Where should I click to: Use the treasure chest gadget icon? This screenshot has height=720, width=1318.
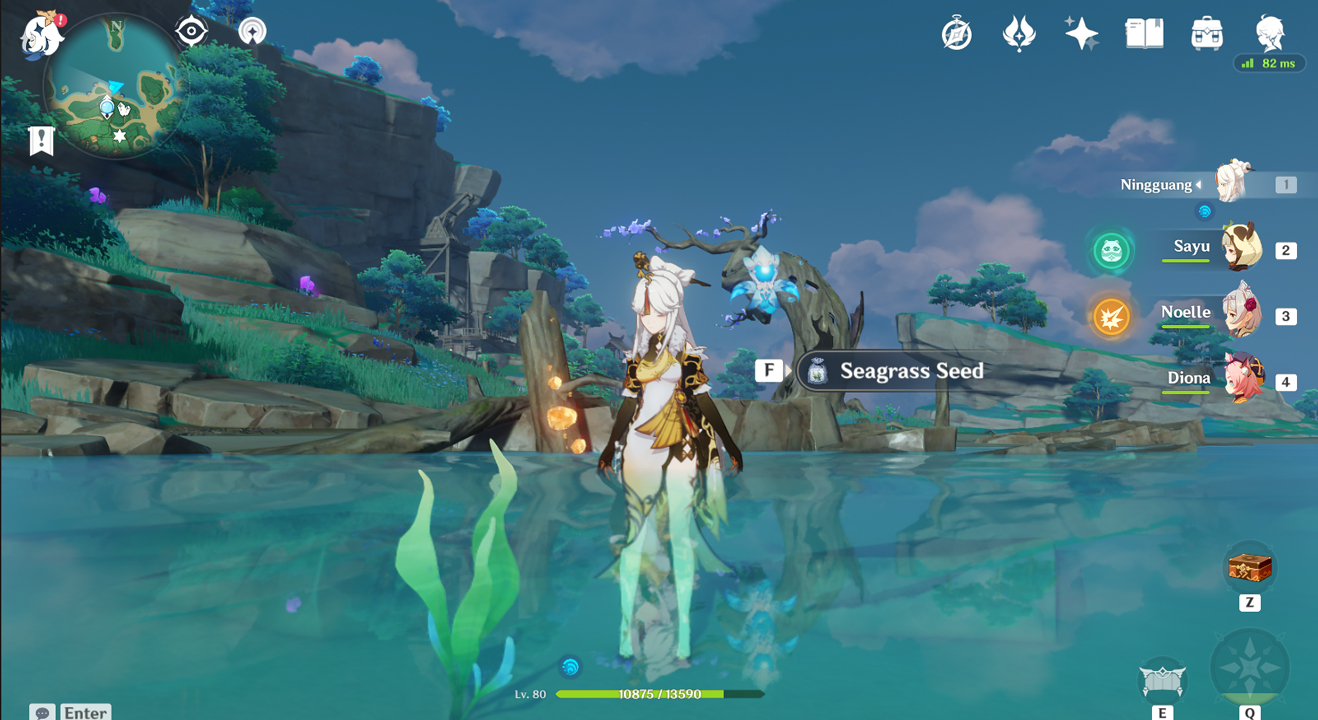click(x=1249, y=568)
